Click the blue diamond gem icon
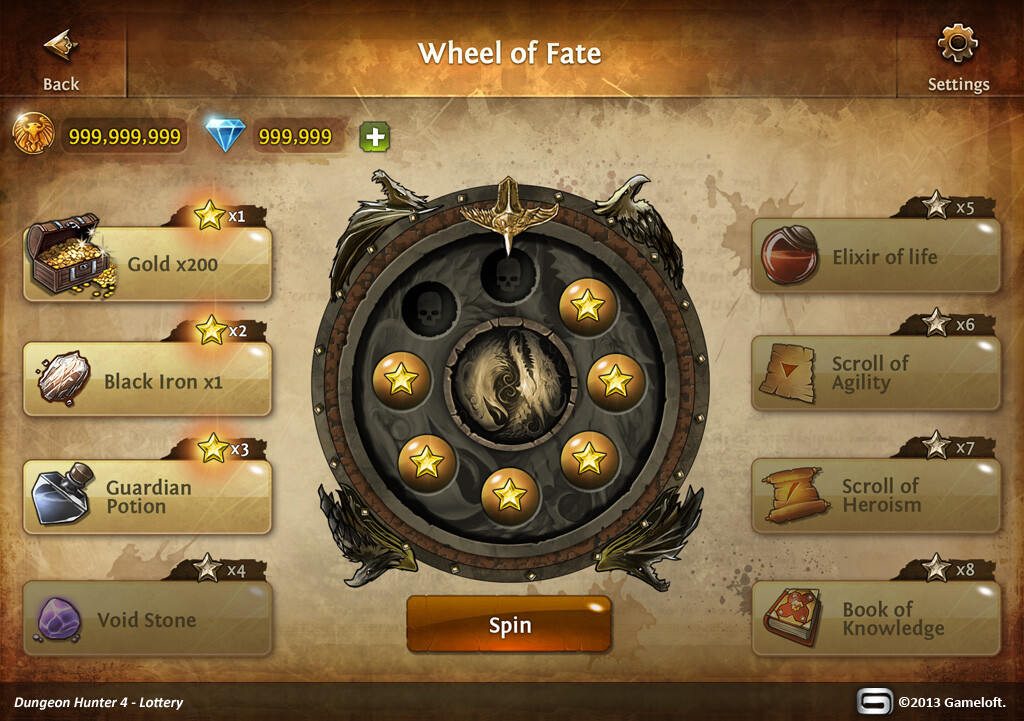The width and height of the screenshot is (1024, 721). click(x=224, y=135)
